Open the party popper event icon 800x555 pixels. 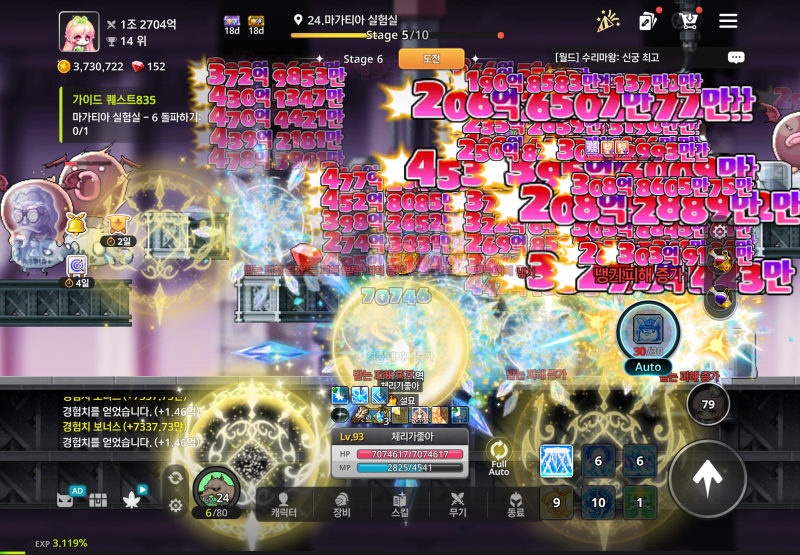608,21
